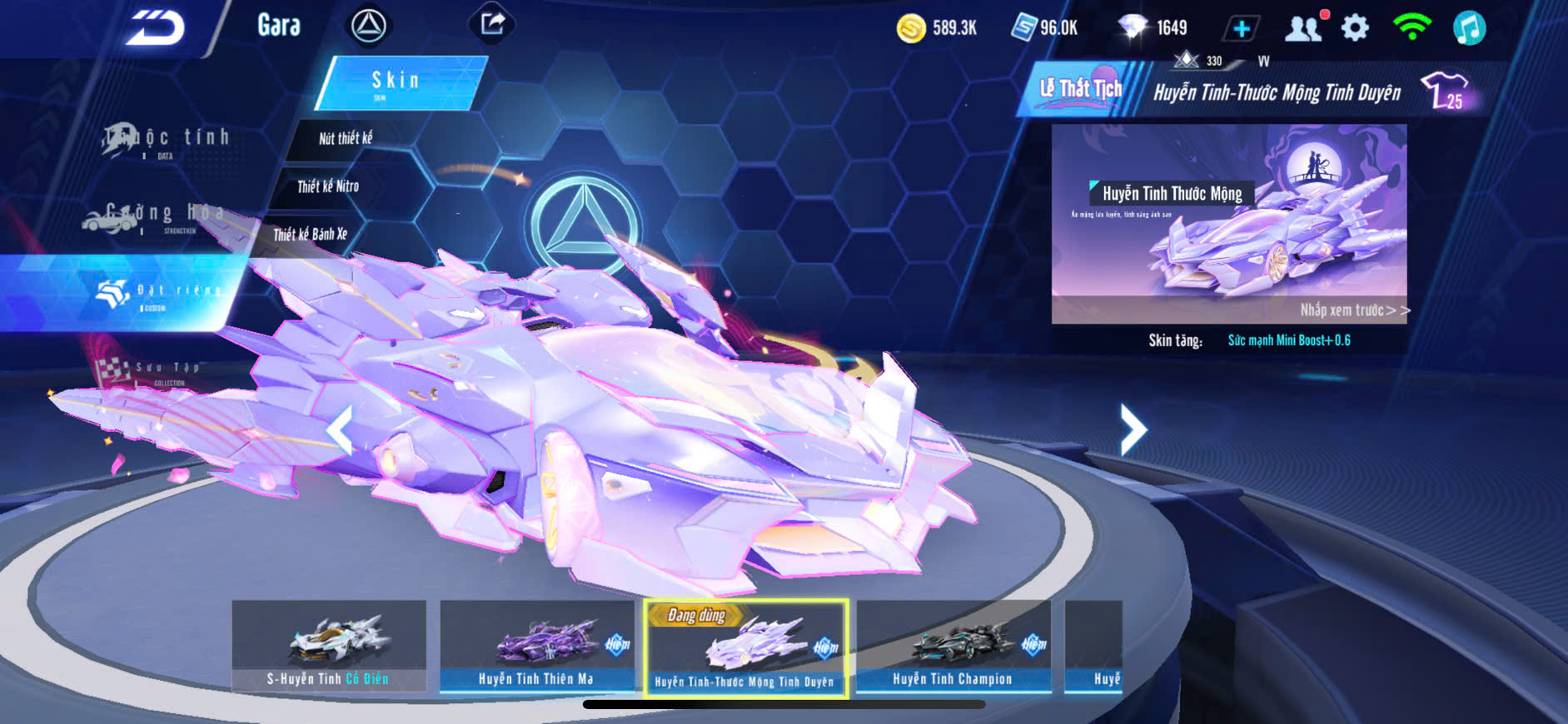Choose the Thiết kế Bánh Xe option
The height and width of the screenshot is (724, 1568).
click(x=310, y=235)
